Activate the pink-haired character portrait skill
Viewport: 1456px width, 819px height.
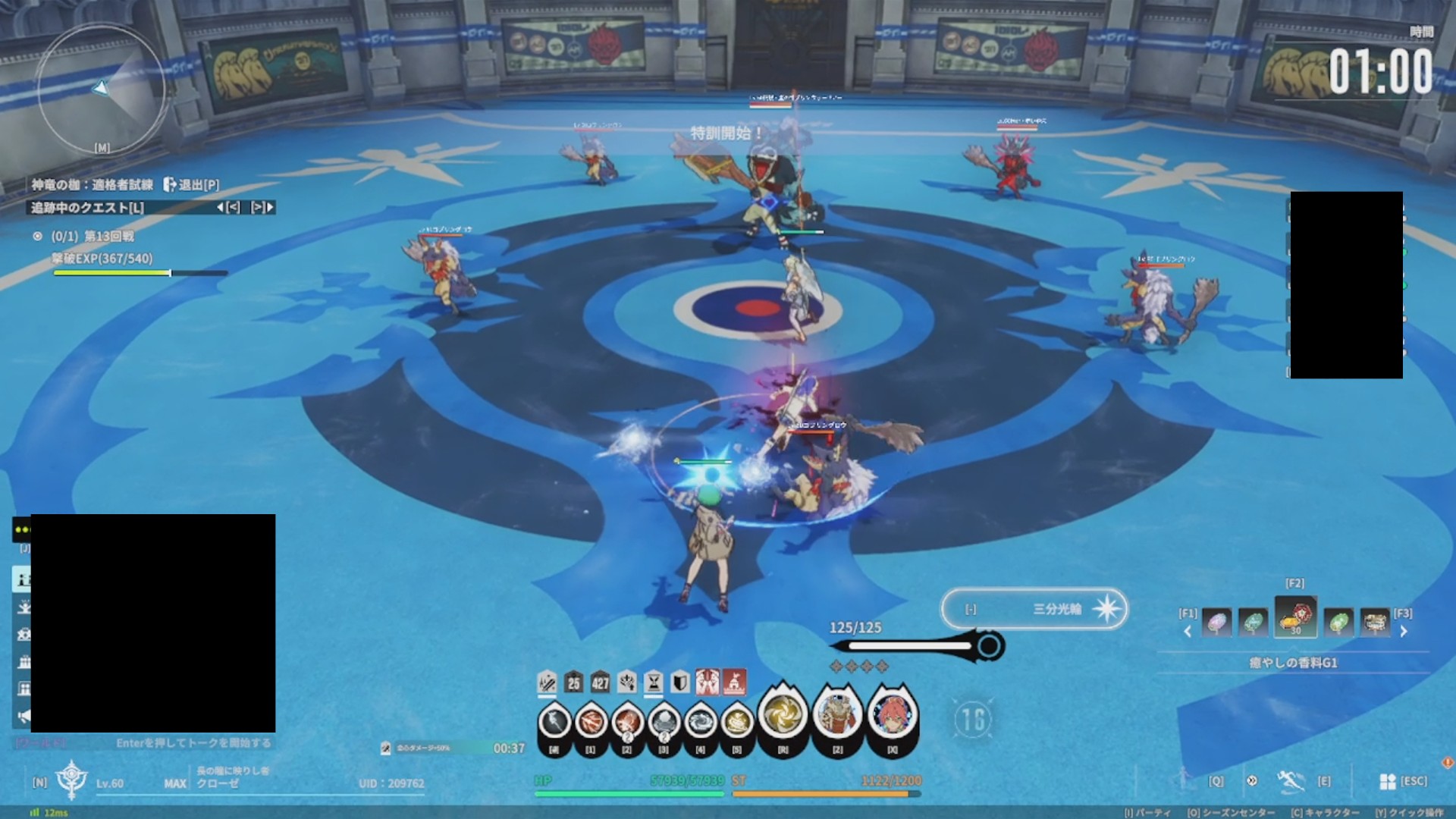(x=893, y=714)
